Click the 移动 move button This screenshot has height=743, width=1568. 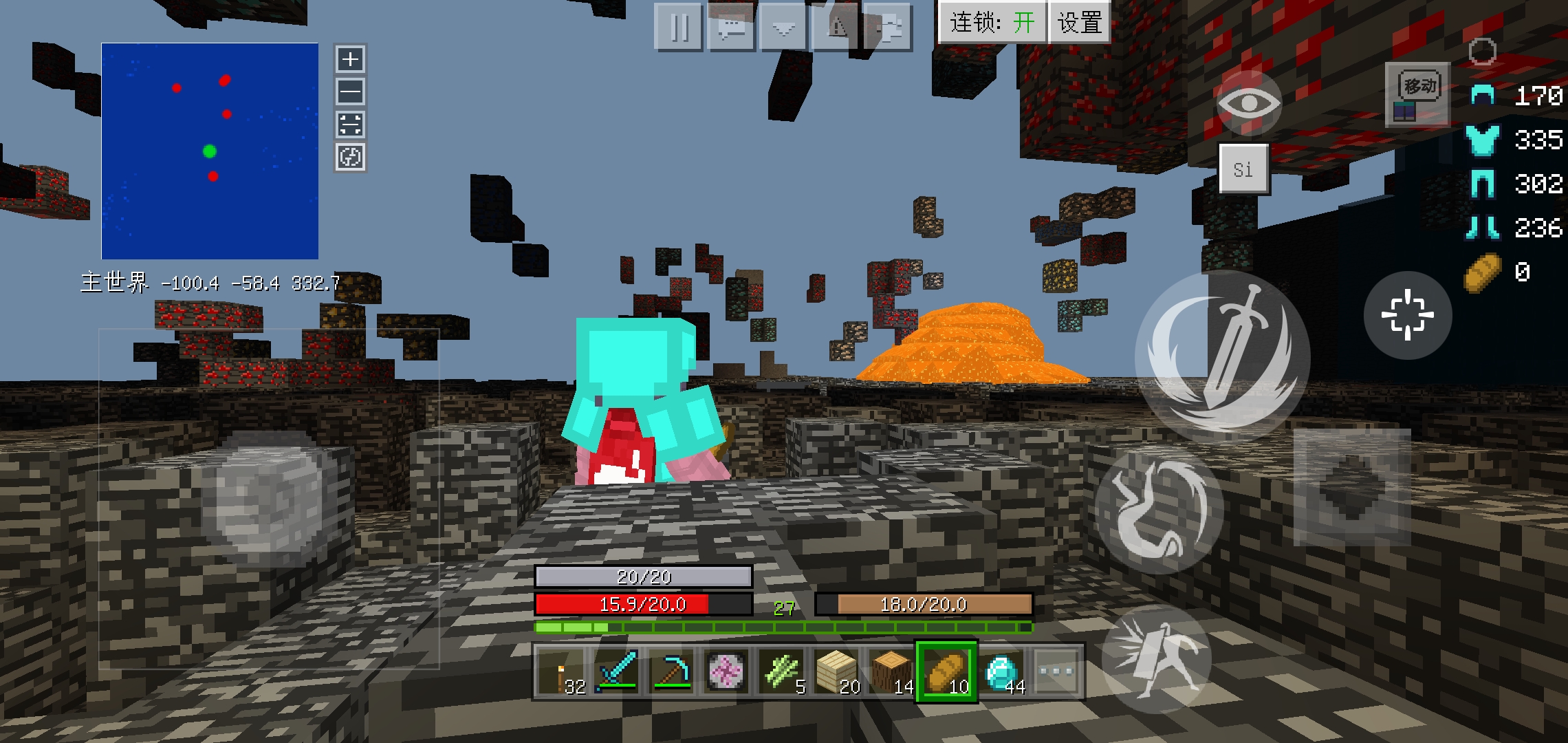(1418, 94)
